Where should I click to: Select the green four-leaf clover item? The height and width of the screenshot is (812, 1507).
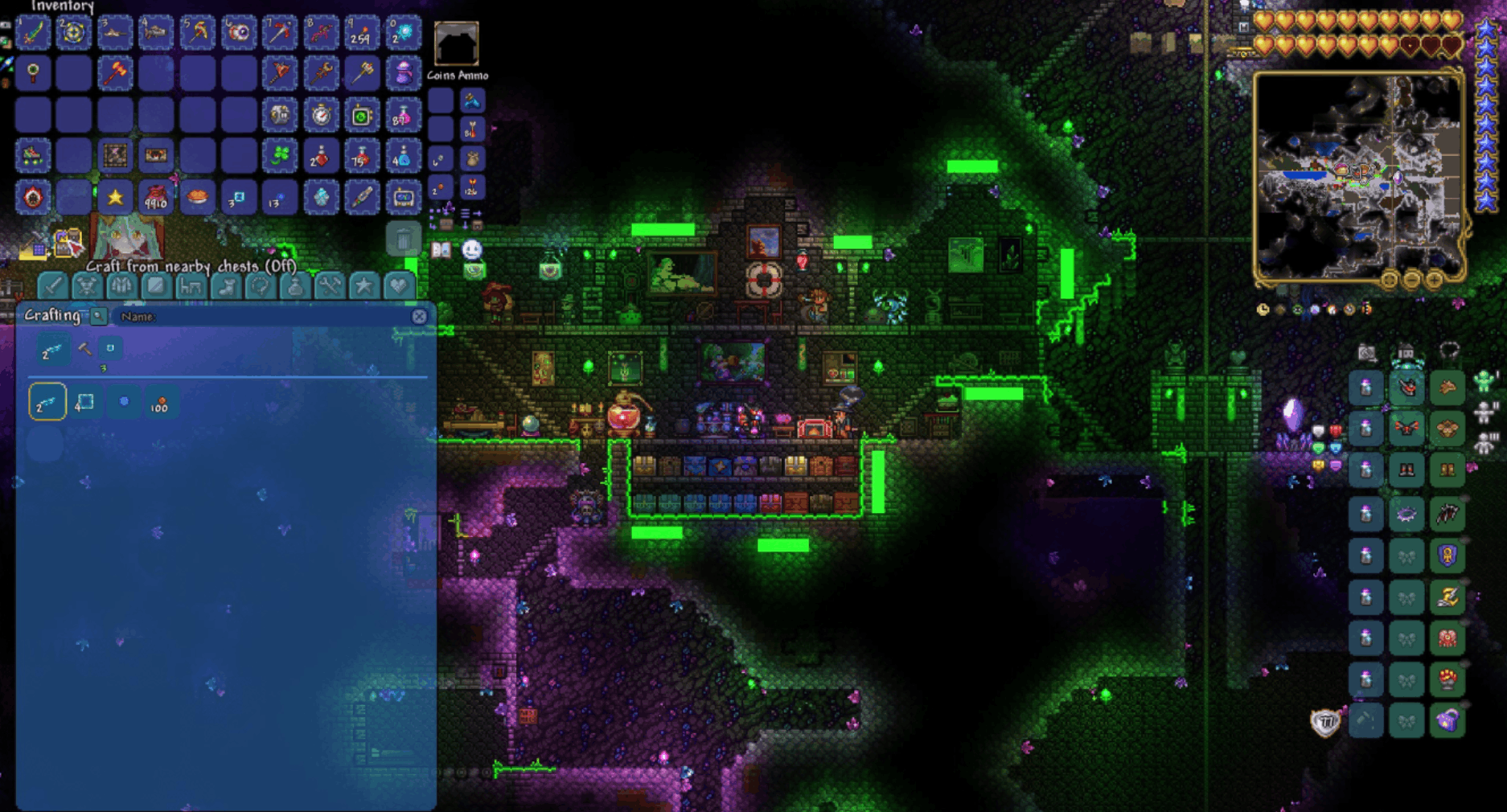[x=279, y=156]
